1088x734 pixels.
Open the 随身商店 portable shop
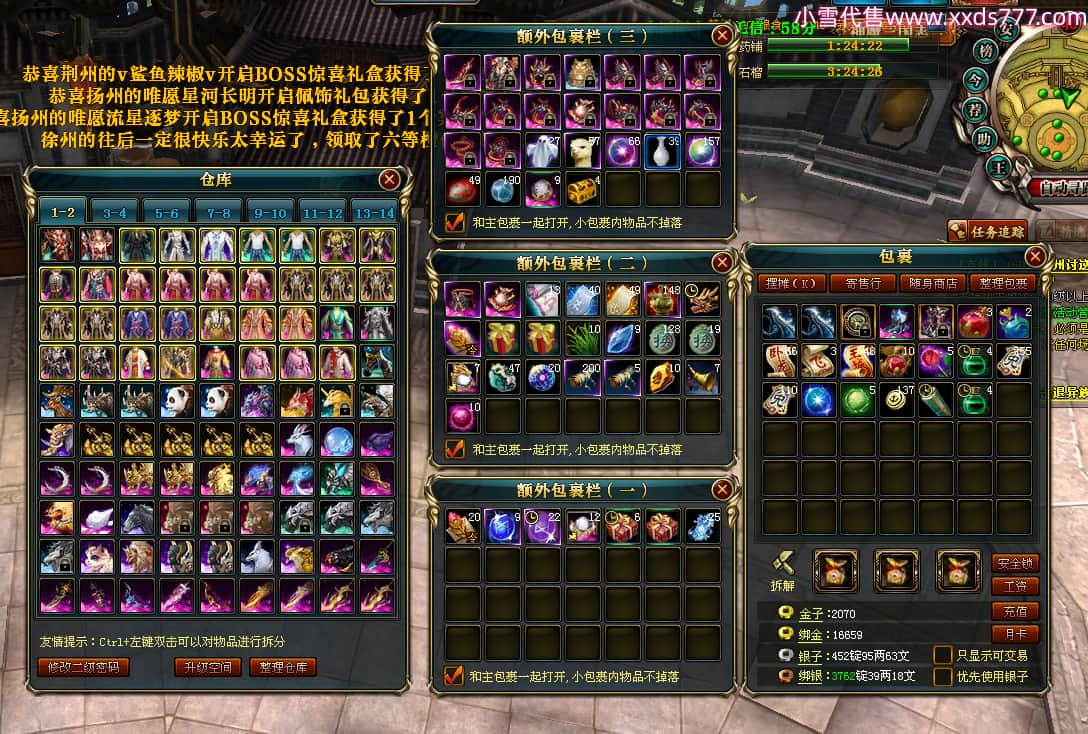[x=932, y=283]
